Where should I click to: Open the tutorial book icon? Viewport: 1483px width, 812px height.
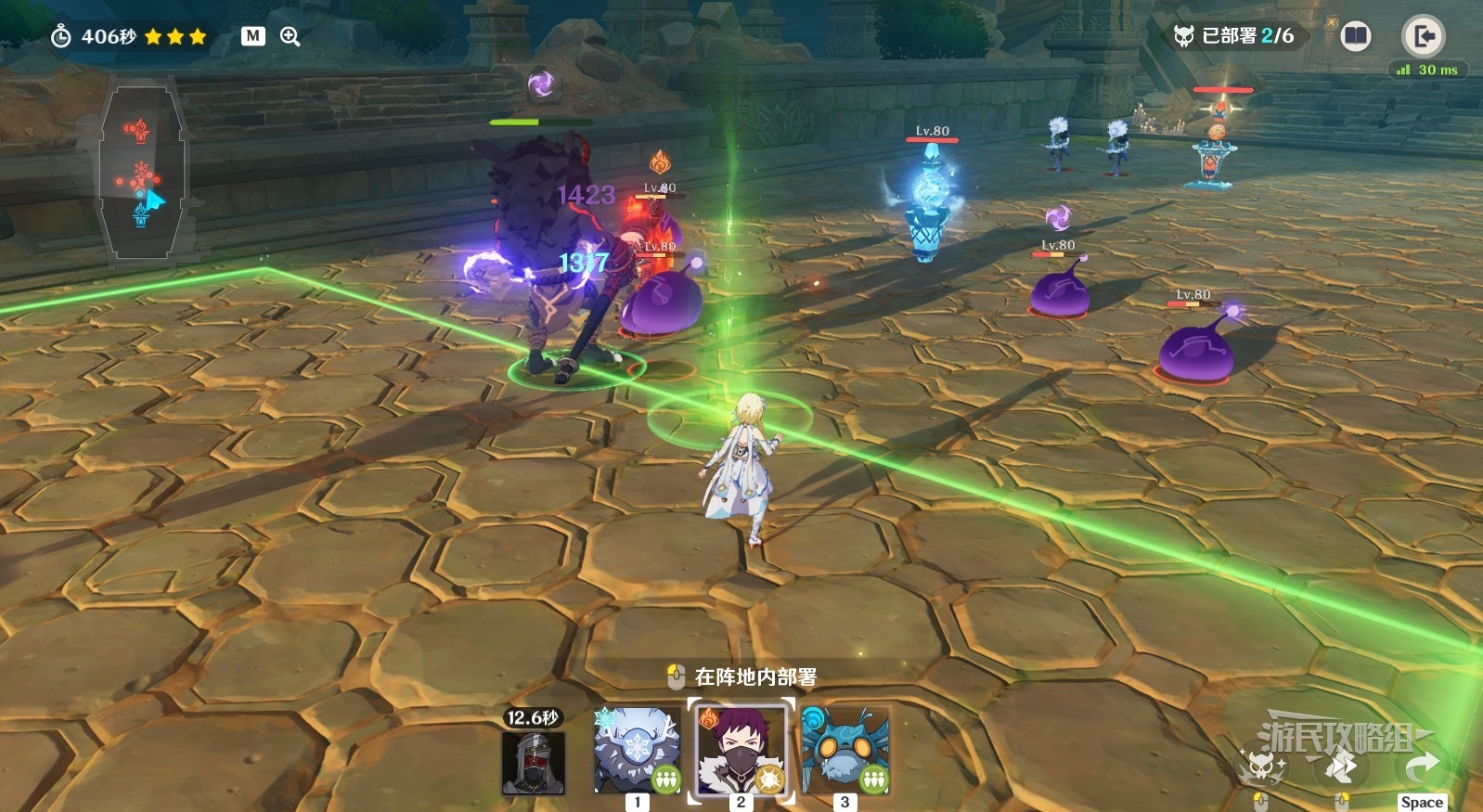pyautogui.click(x=1355, y=36)
